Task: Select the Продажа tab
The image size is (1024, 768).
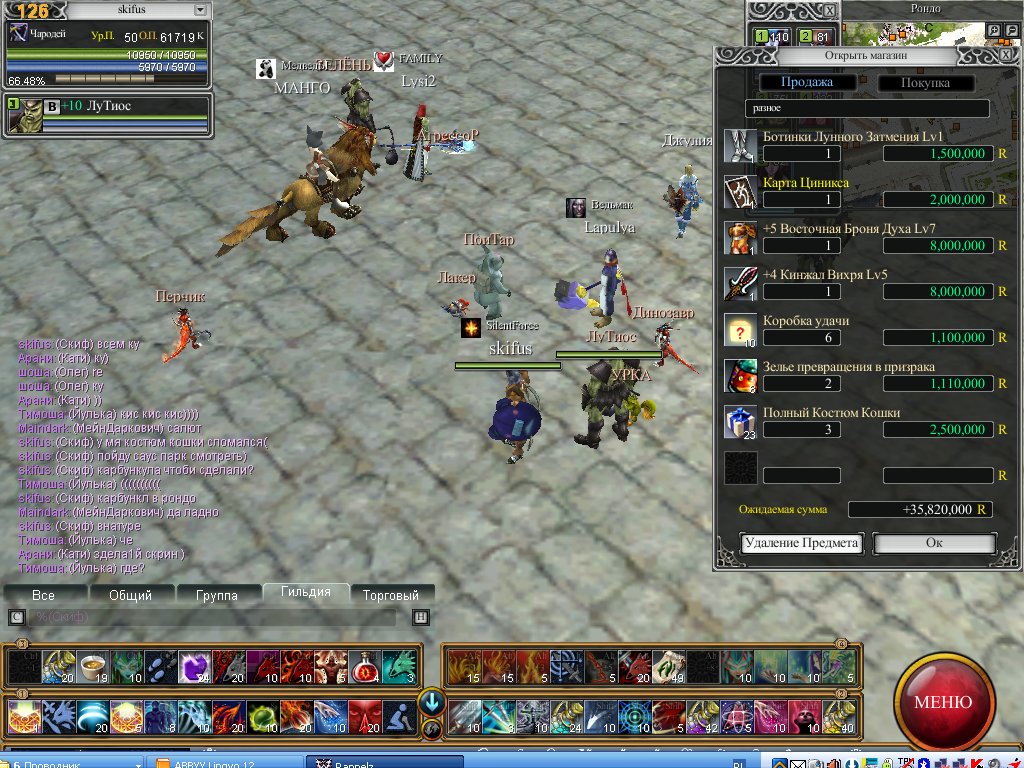Action: point(806,83)
